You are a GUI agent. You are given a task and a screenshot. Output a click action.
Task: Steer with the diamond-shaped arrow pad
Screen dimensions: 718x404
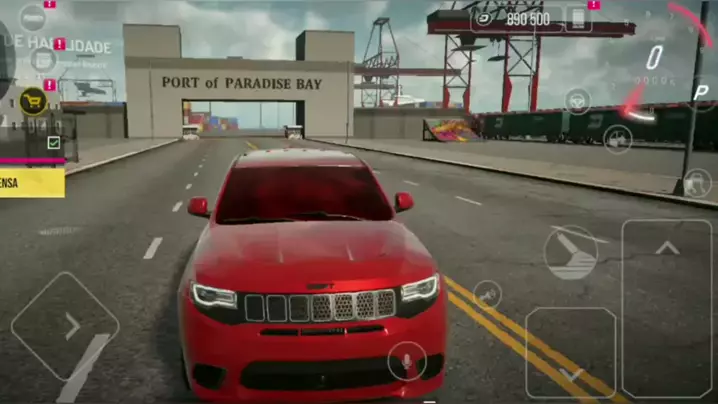pos(64,326)
